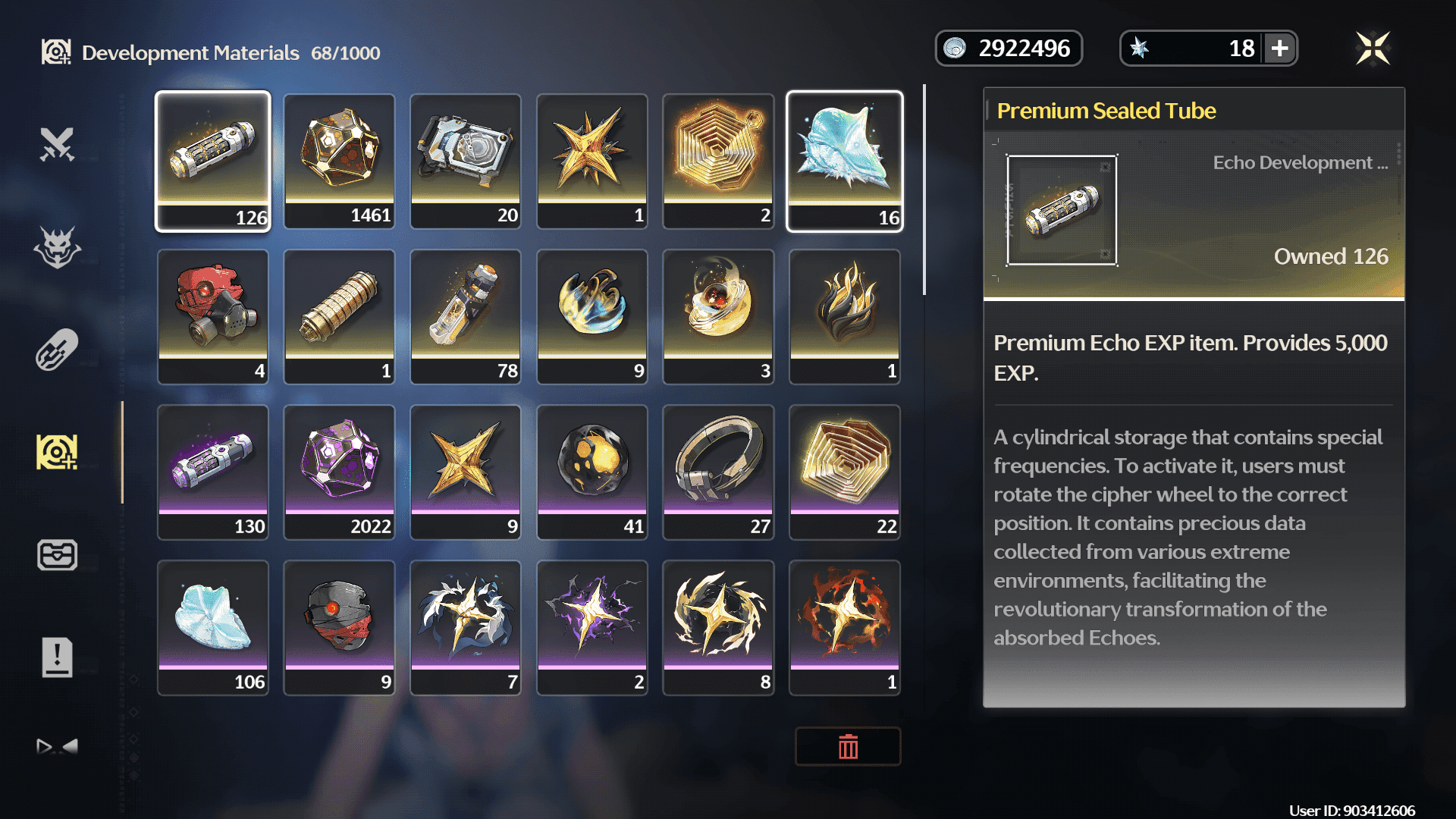Select the exclamation mark quest items tab
Viewport: 1456px width, 819px height.
pyautogui.click(x=58, y=657)
